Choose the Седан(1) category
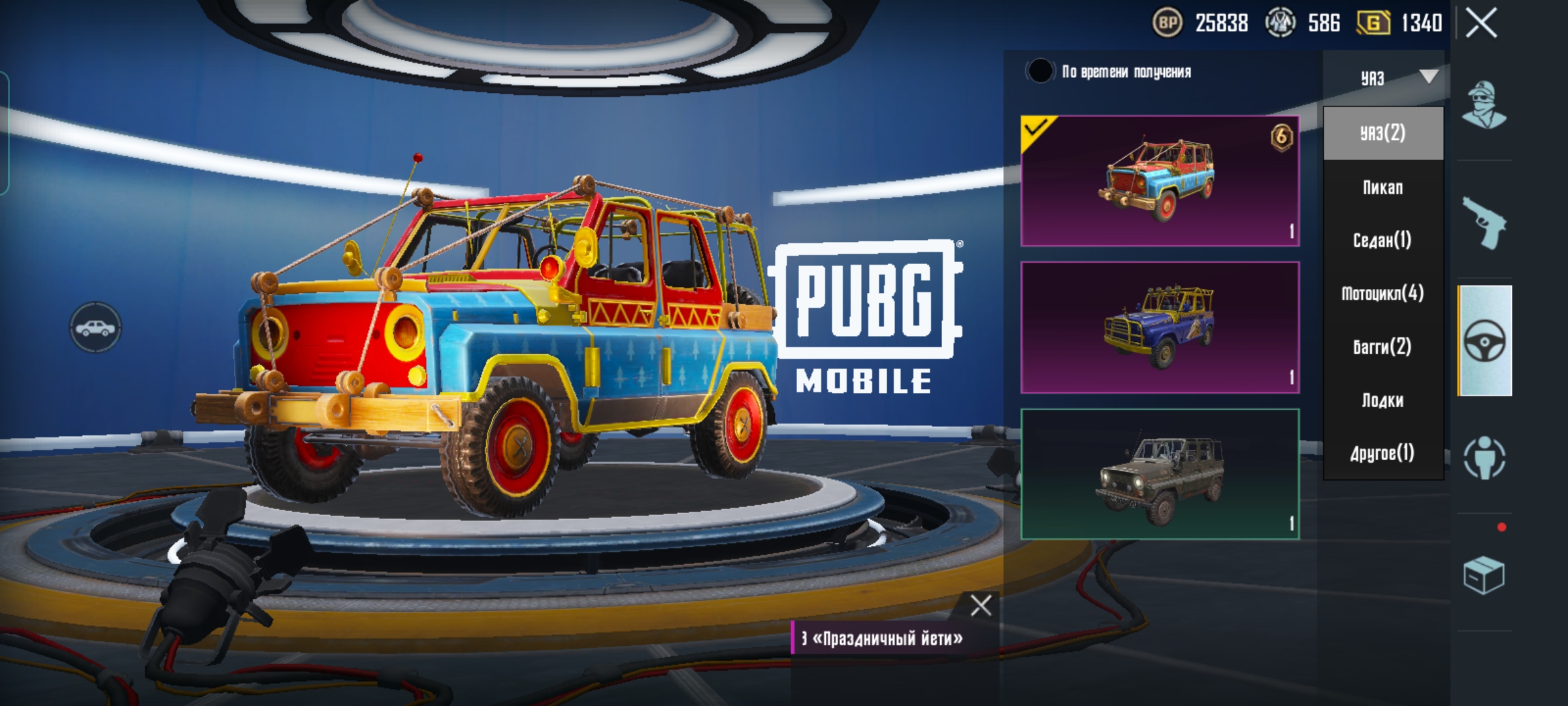Viewport: 1568px width, 706px height. pos(1382,241)
